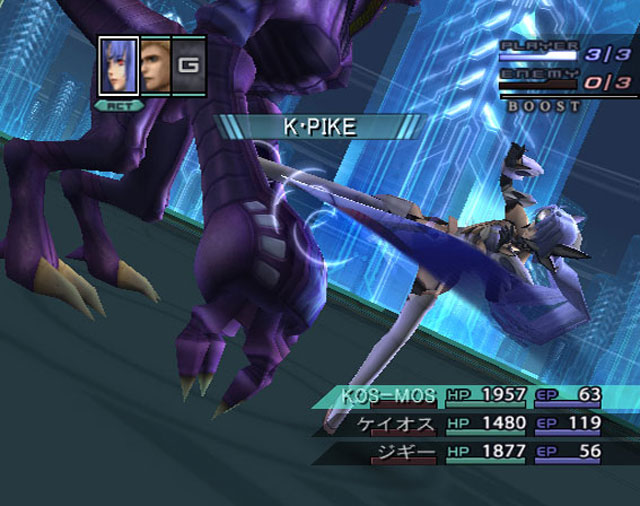The image size is (640, 506).
Task: Select the ケイオス party status row
Action: coord(470,424)
